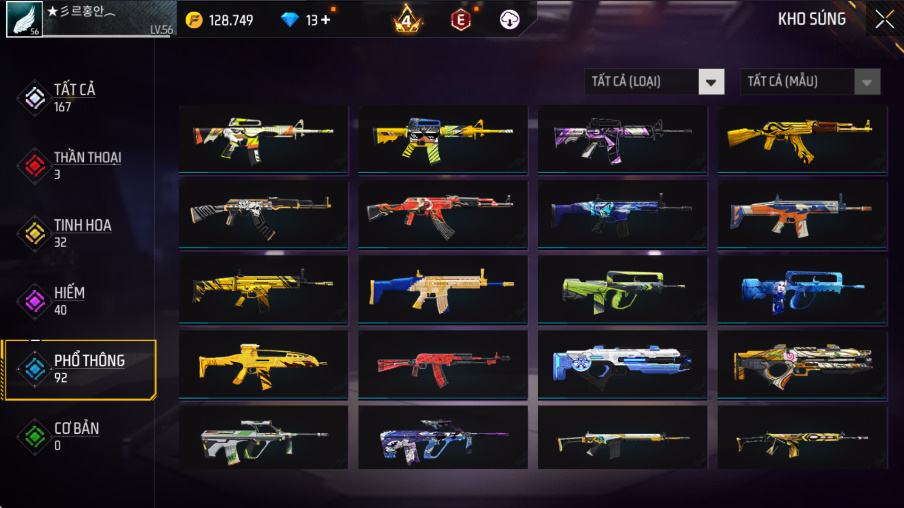
Task: Click the red hexagon E badge
Action: (460, 19)
